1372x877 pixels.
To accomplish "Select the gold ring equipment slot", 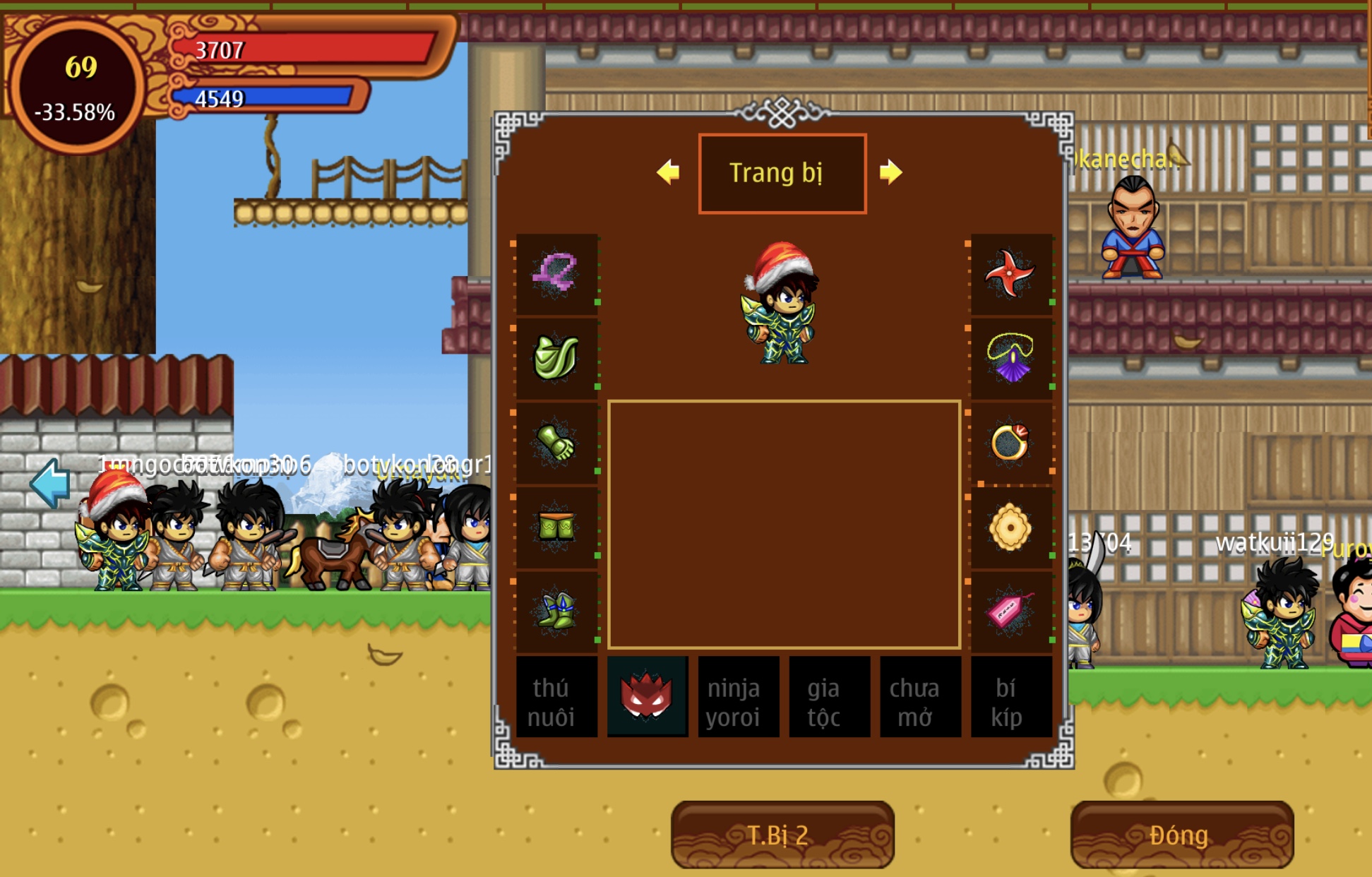I will 1010,443.
